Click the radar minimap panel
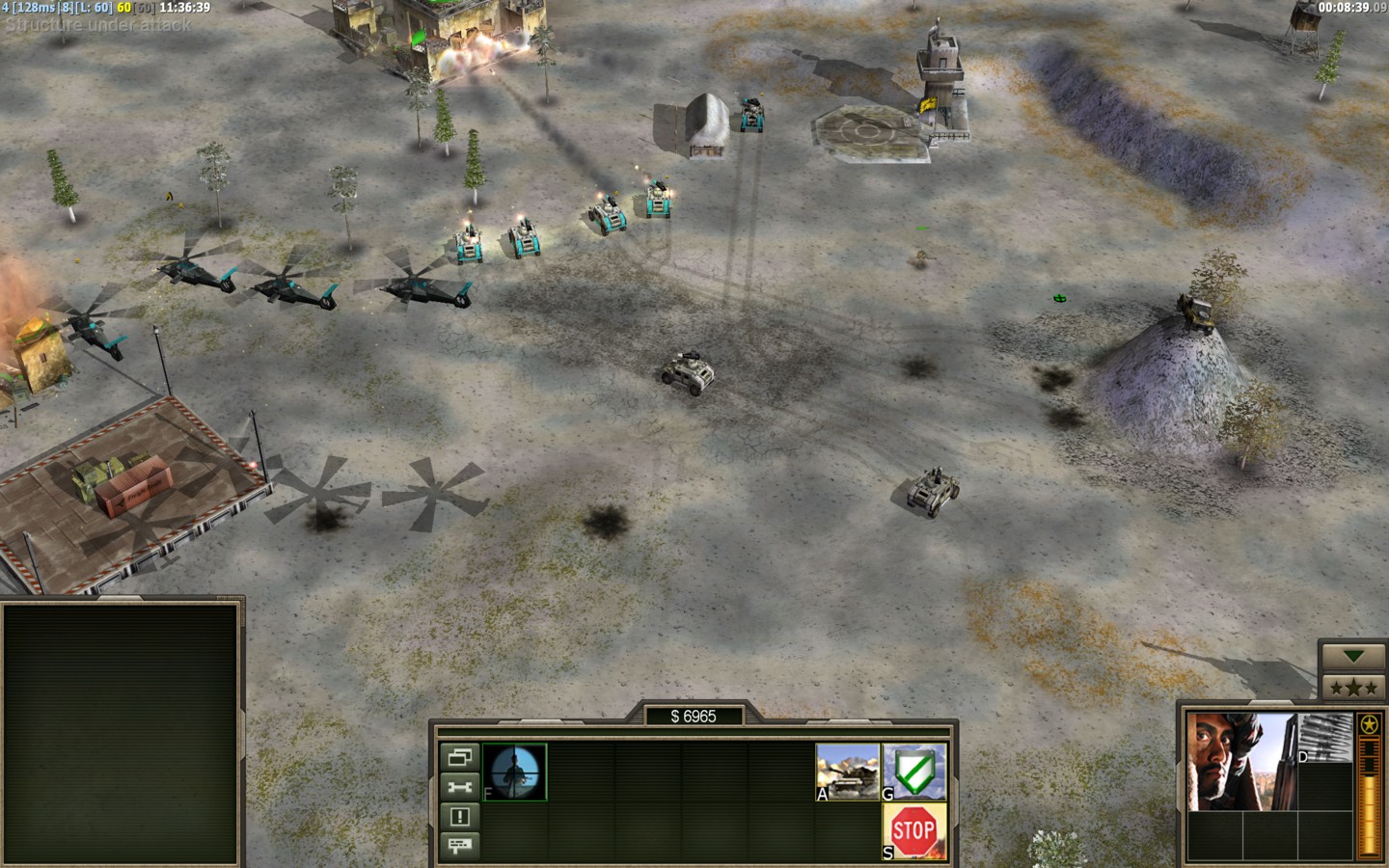This screenshot has width=1389, height=868. click(x=121, y=733)
